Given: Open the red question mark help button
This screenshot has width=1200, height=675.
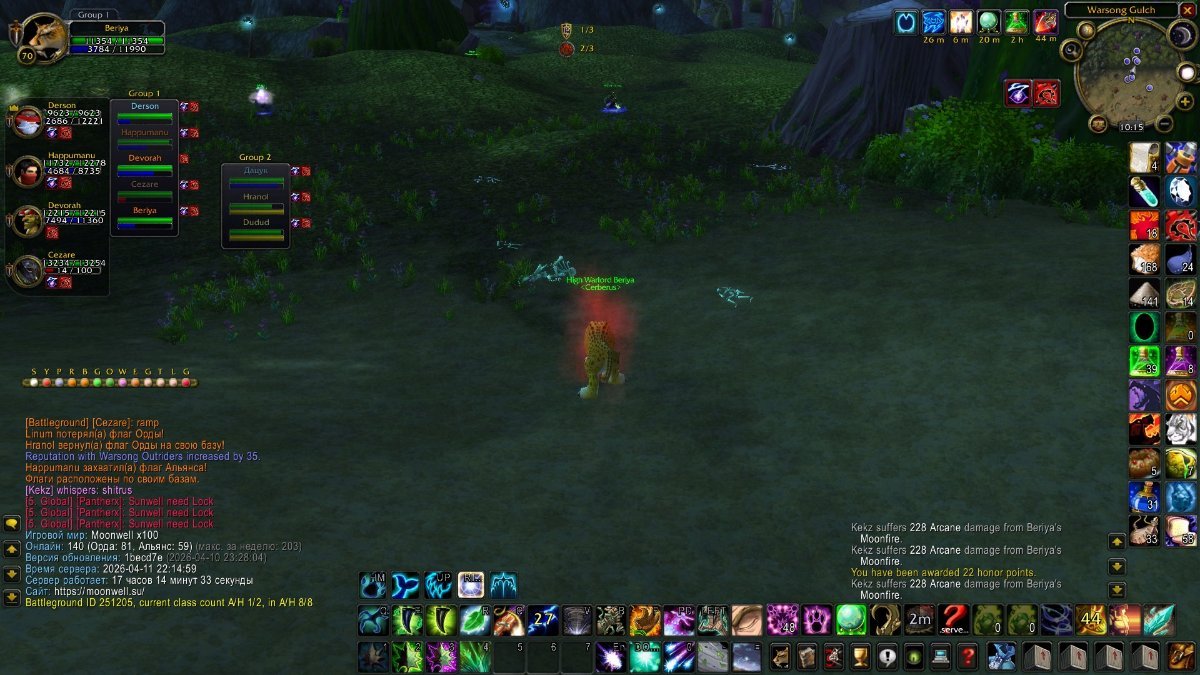Looking at the screenshot, I should 967,656.
